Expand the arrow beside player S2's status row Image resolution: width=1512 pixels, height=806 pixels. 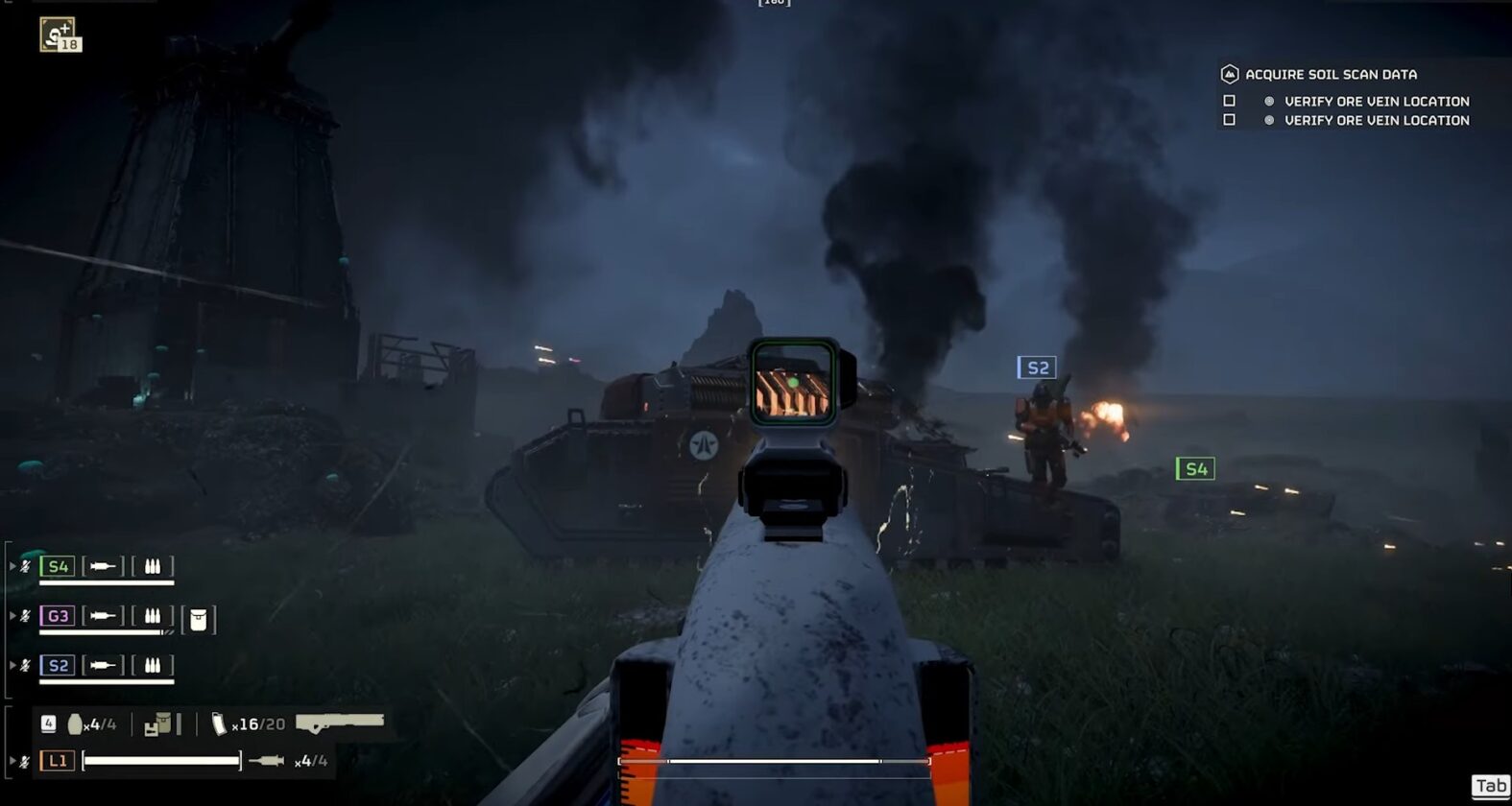(12, 664)
